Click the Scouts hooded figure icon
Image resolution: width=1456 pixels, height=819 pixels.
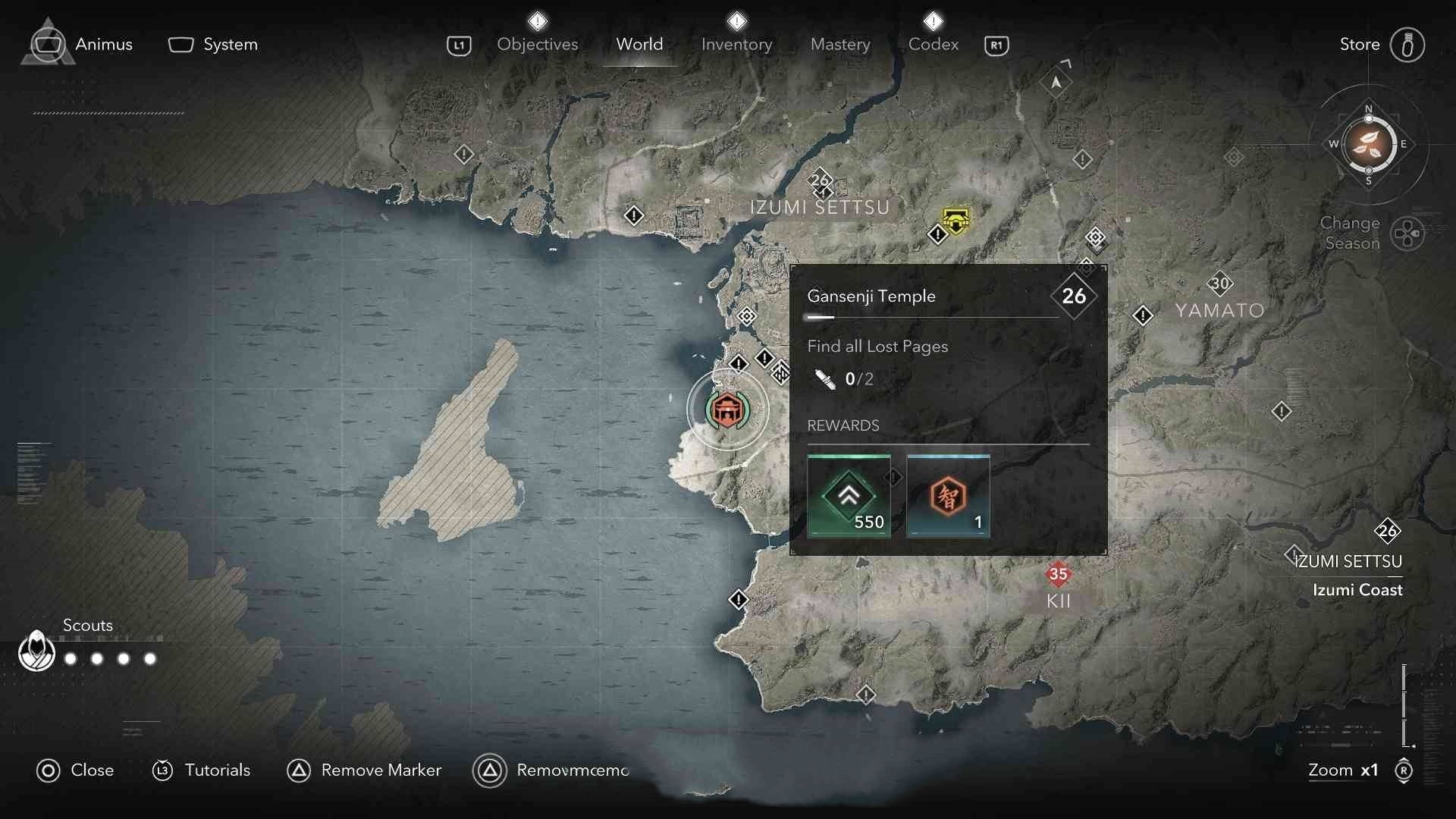(x=36, y=652)
